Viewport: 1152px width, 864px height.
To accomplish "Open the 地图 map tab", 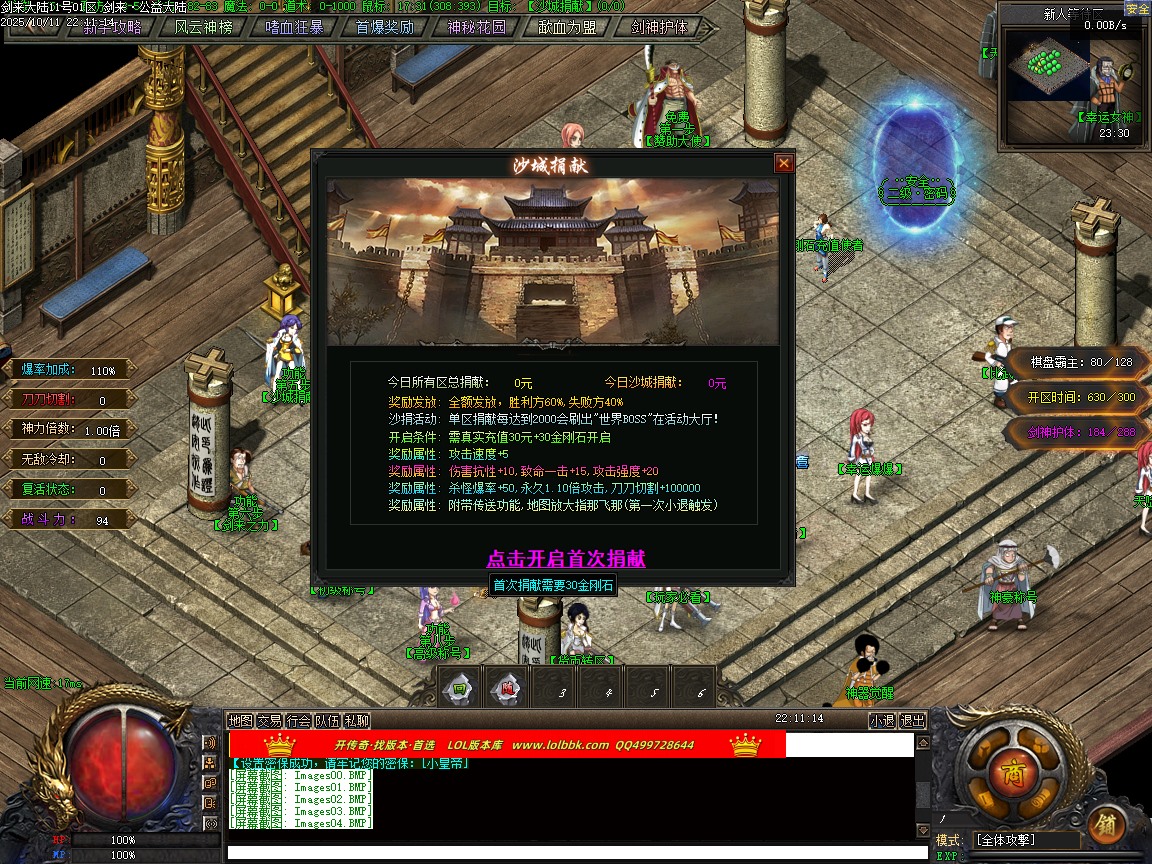I will pyautogui.click(x=240, y=720).
